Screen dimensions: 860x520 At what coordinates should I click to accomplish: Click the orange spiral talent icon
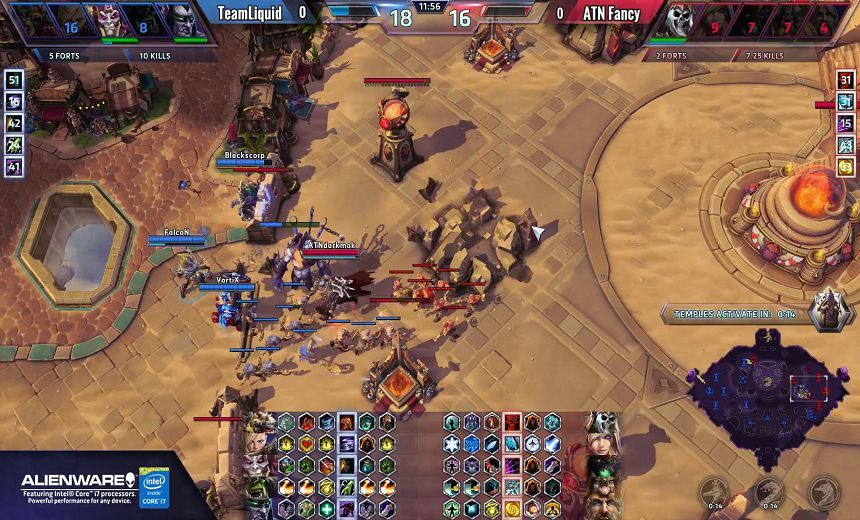tap(512, 508)
